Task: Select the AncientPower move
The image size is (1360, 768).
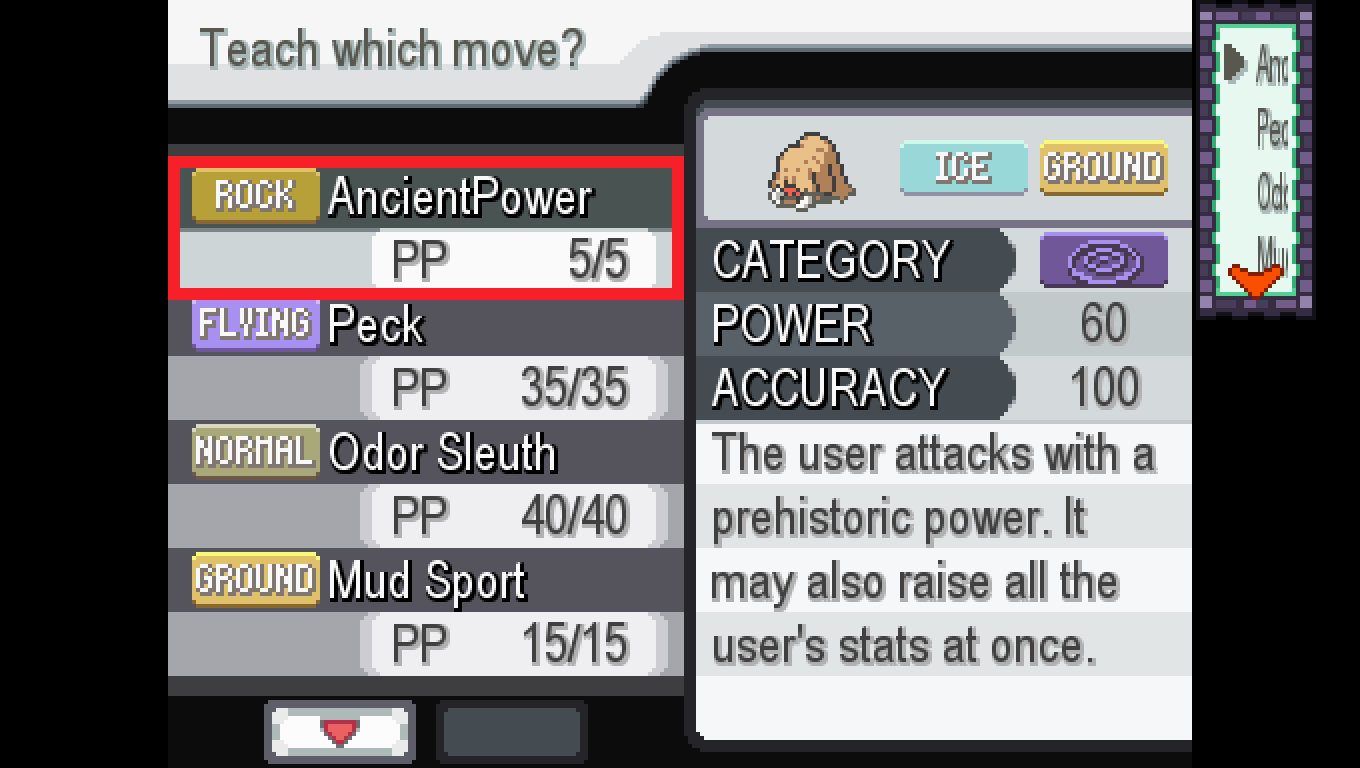Action: [426, 227]
